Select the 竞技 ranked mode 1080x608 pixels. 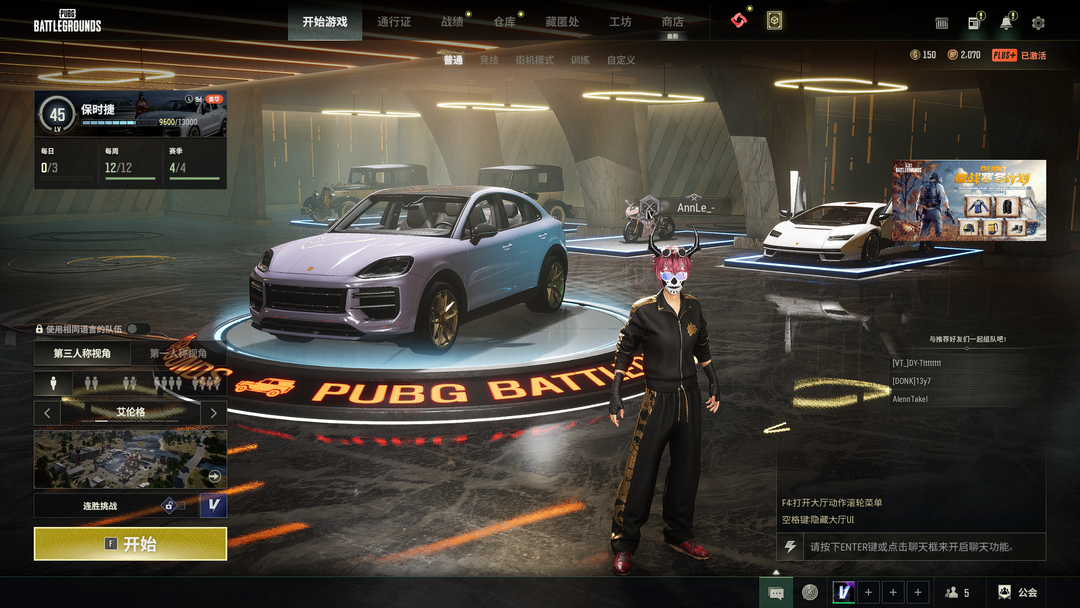coord(489,60)
